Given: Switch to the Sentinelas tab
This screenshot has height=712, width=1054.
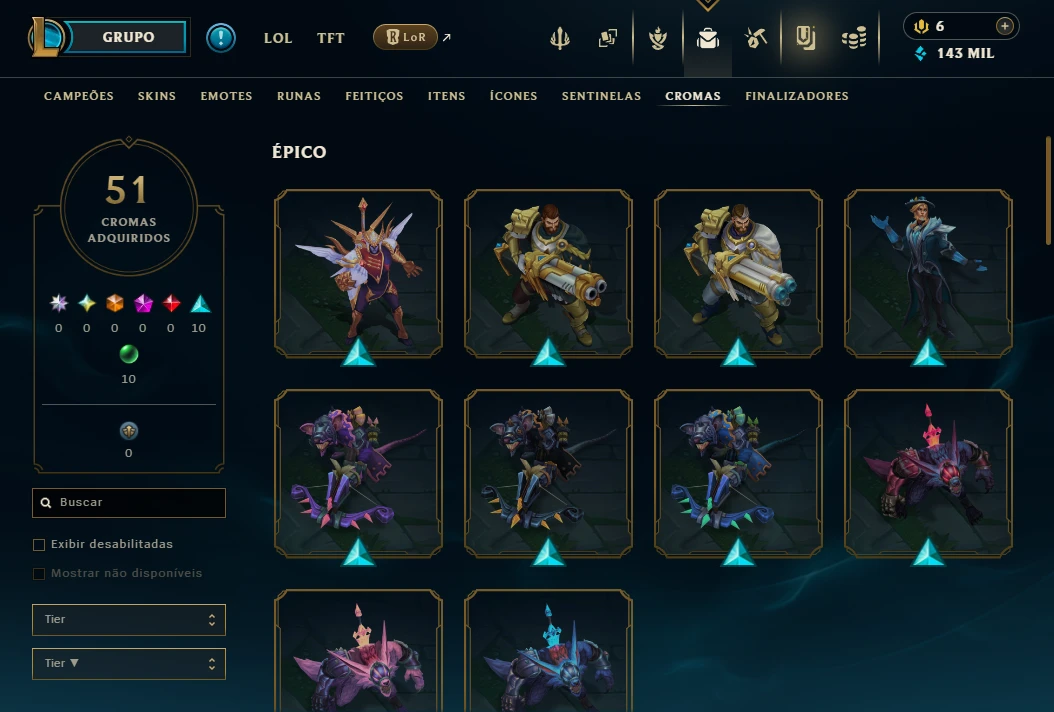Looking at the screenshot, I should click(x=601, y=96).
